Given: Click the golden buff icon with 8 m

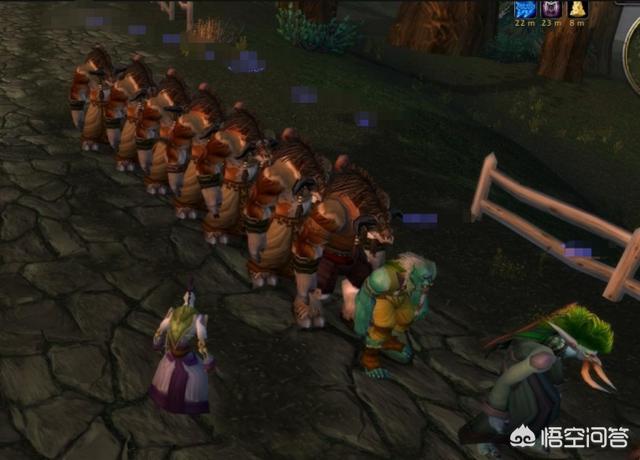Looking at the screenshot, I should coord(578,10).
